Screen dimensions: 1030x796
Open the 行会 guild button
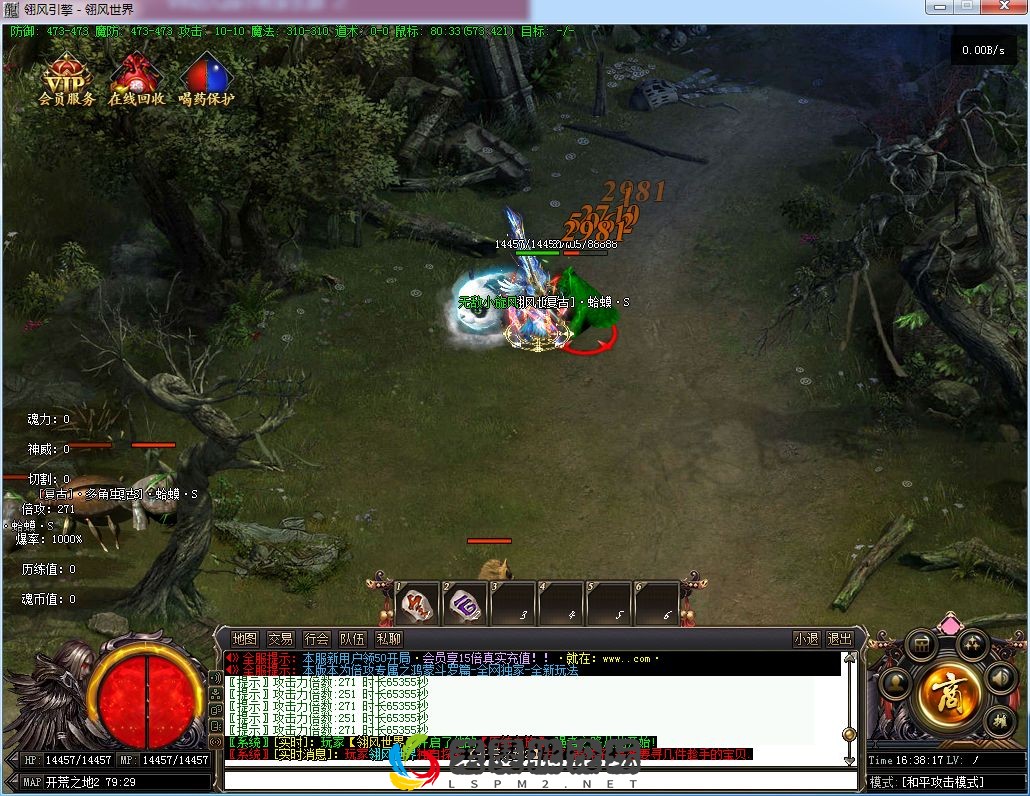point(317,639)
